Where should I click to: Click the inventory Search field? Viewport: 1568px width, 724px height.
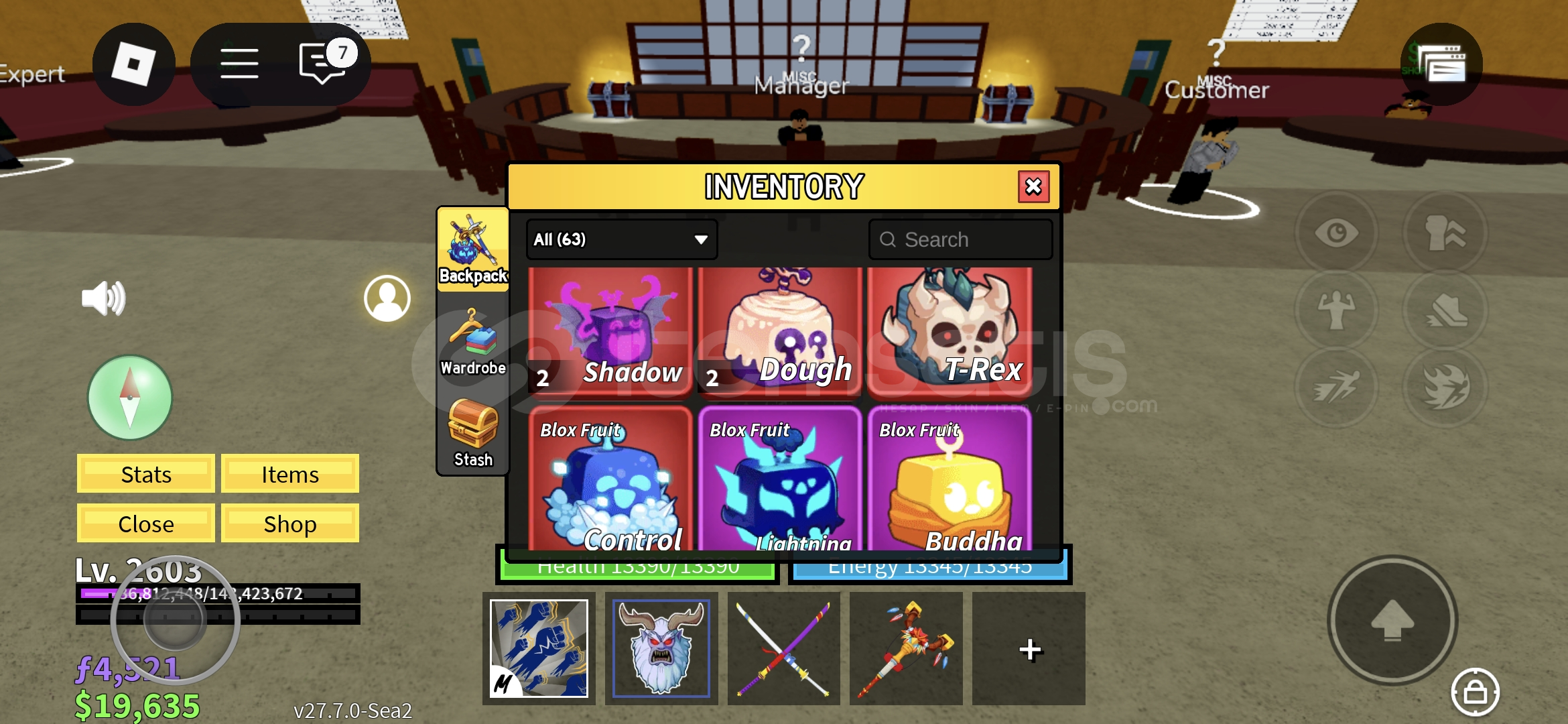pyautogui.click(x=961, y=239)
